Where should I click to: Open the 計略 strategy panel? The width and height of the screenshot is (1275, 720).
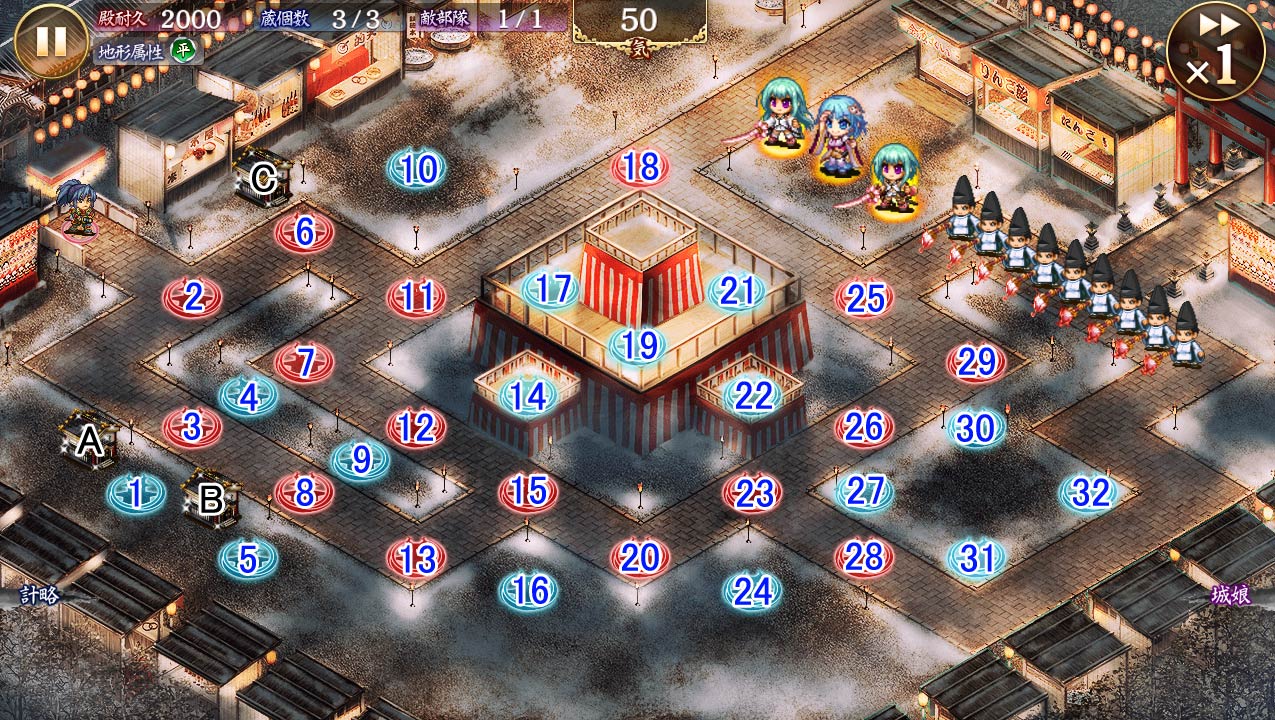(x=40, y=595)
